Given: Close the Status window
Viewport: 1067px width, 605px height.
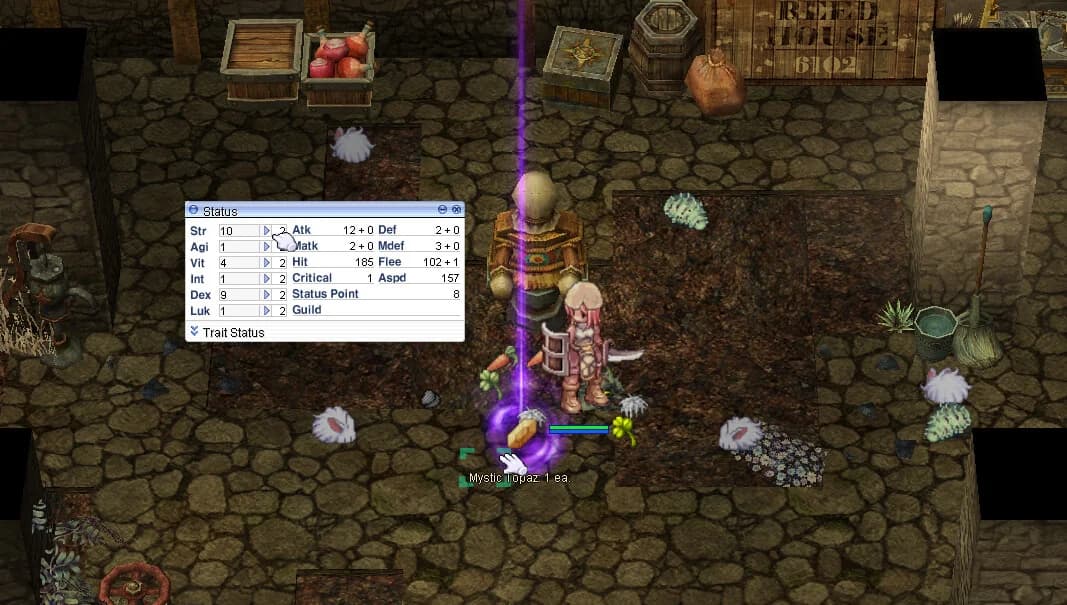Looking at the screenshot, I should click(457, 210).
